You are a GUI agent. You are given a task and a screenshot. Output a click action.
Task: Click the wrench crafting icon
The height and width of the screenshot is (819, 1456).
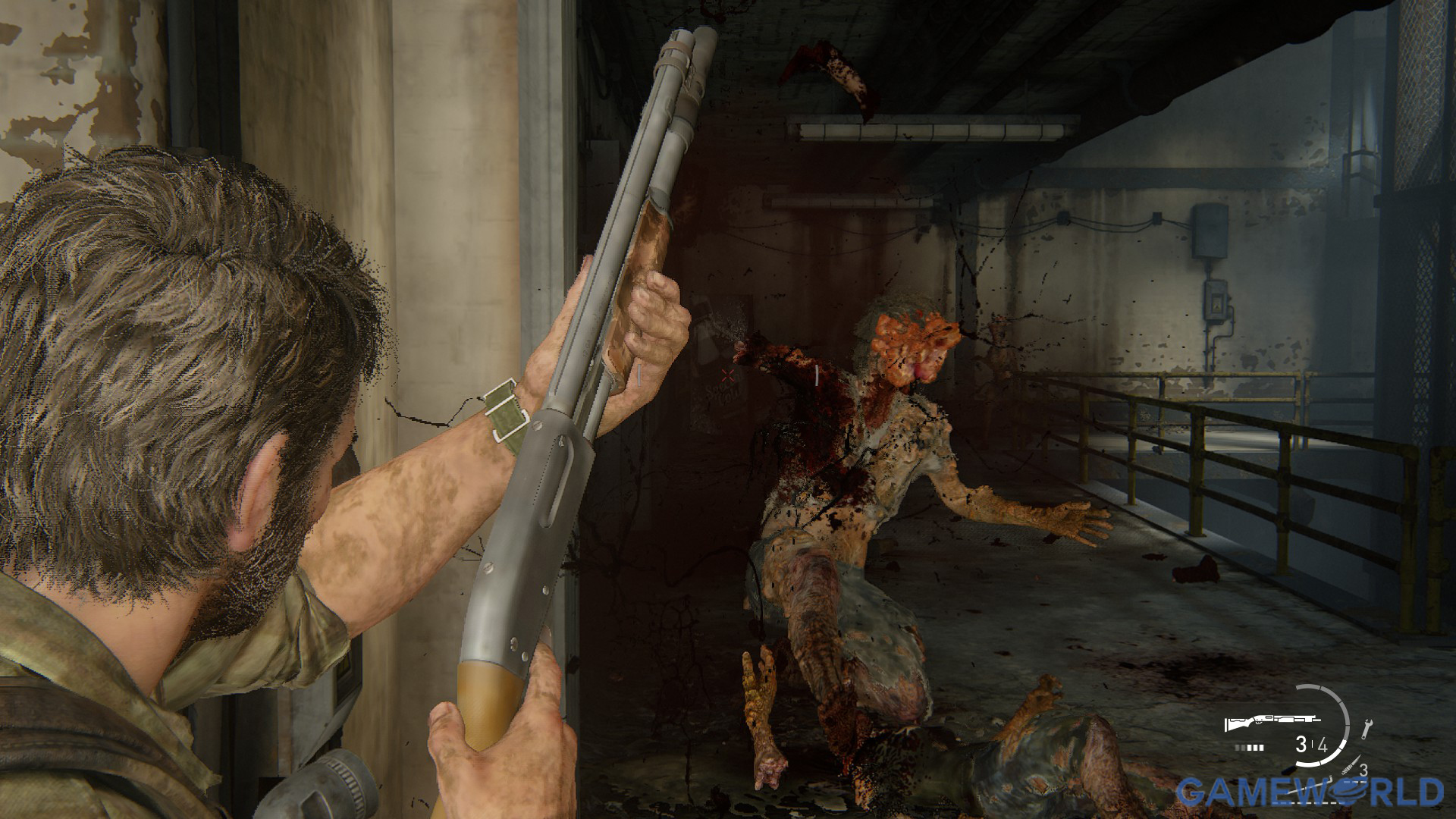1367,727
